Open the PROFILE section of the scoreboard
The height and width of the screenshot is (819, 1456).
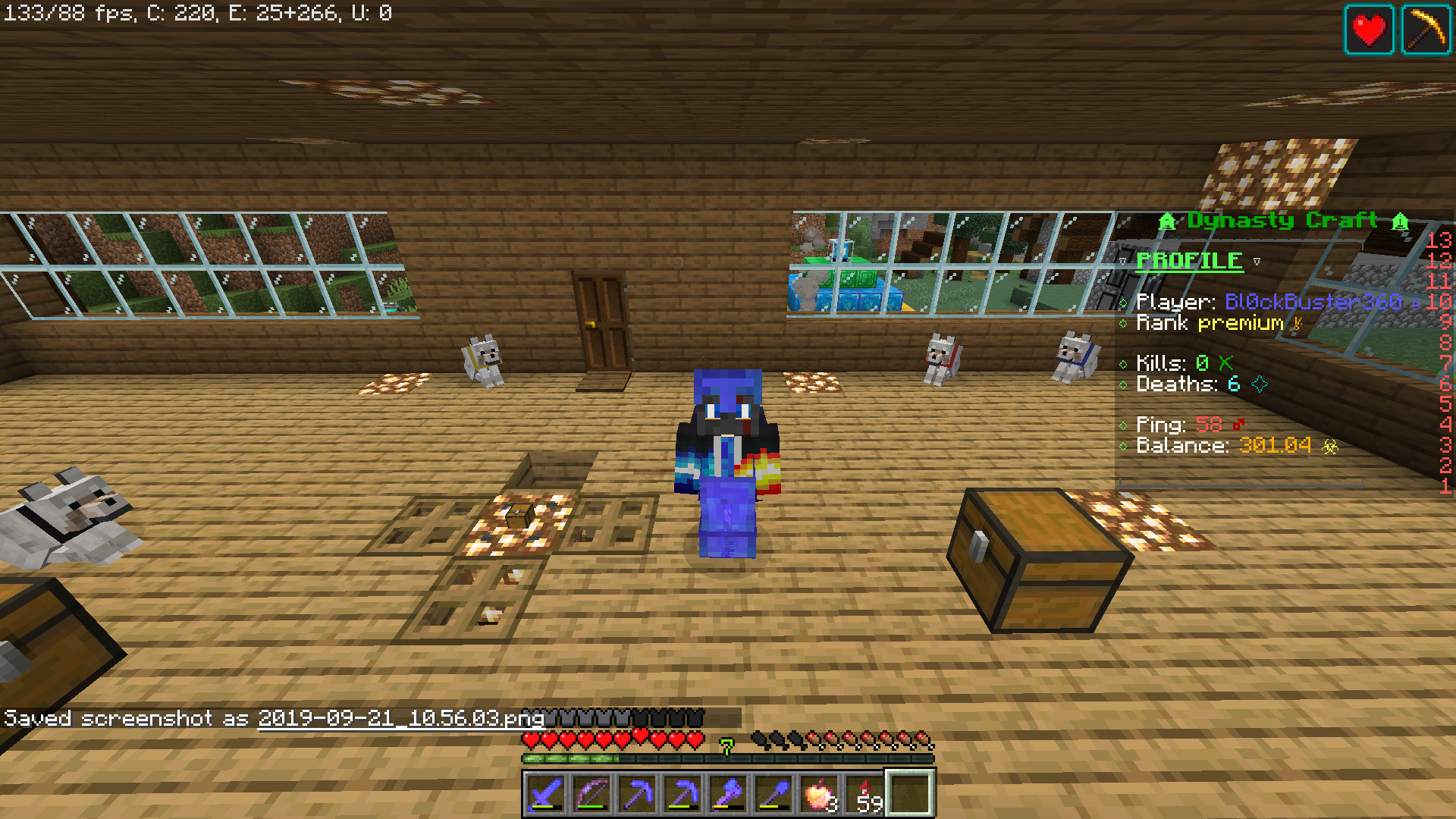point(1189,261)
